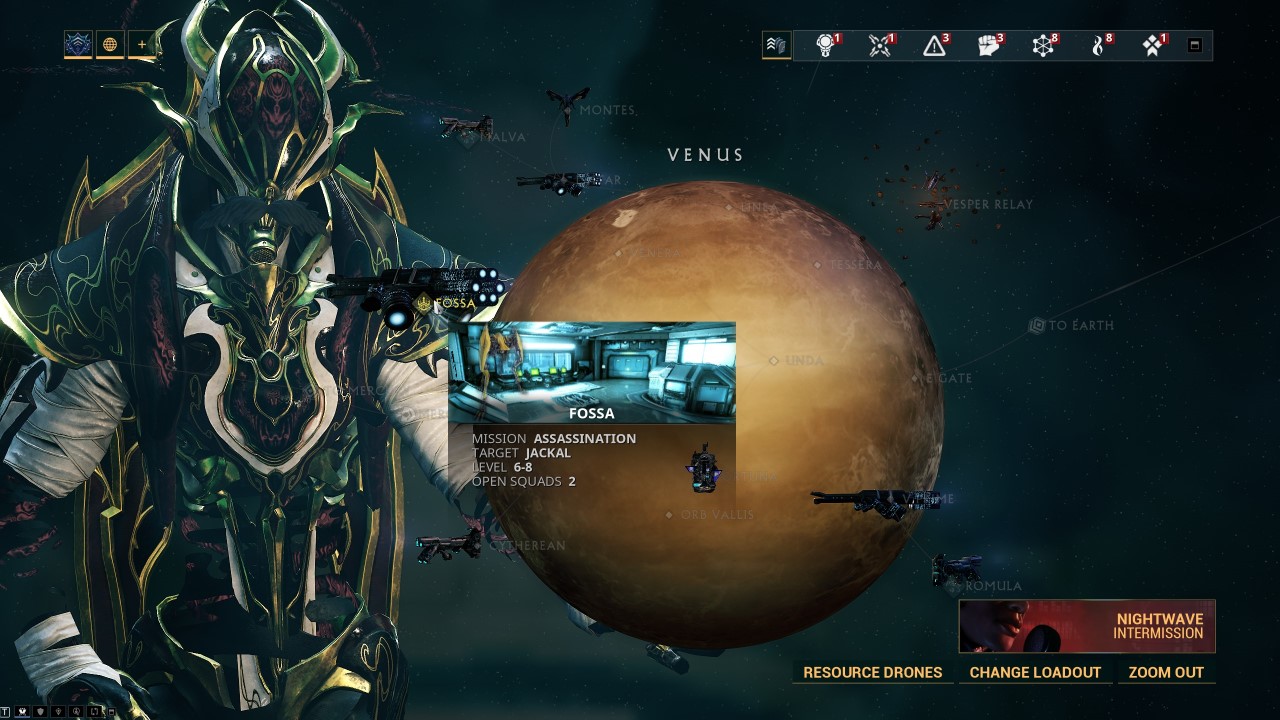1280x720 pixels.
Task: Invite a squad member with plus
Action: (x=142, y=45)
